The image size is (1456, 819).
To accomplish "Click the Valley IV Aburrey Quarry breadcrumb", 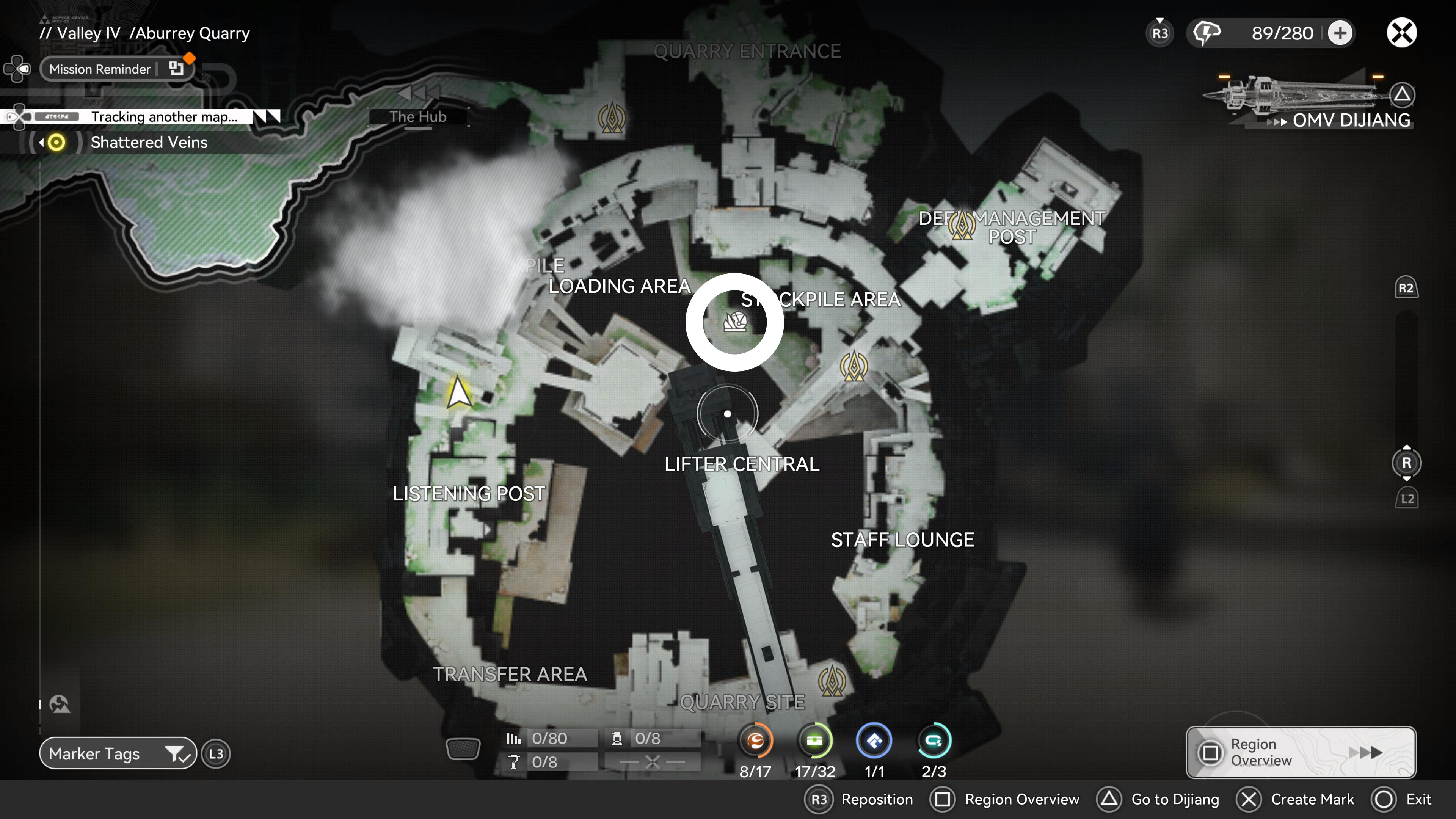I will tap(145, 33).
